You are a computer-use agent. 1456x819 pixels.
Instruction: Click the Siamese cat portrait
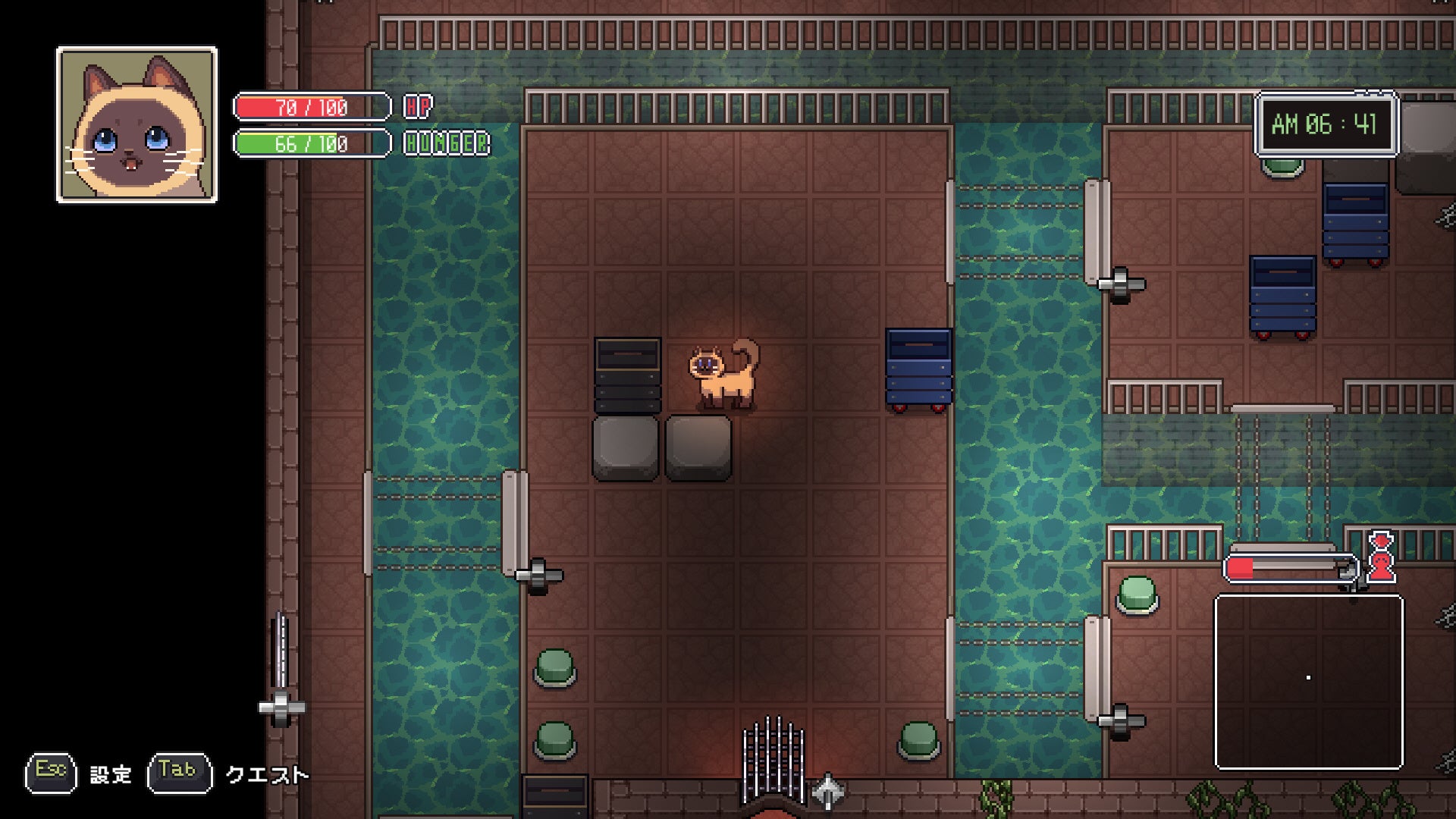point(136,125)
